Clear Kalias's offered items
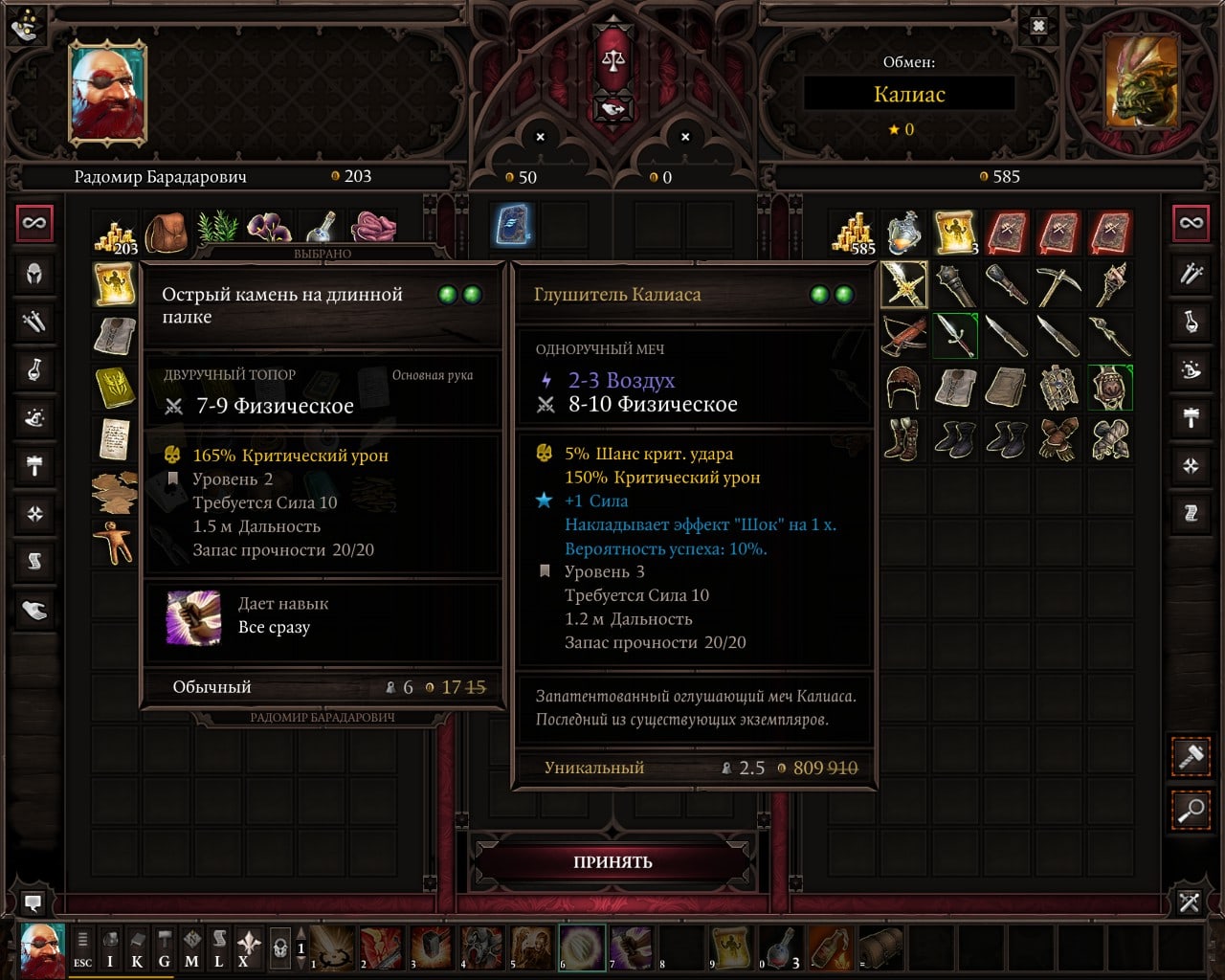1225x980 pixels. [x=685, y=137]
